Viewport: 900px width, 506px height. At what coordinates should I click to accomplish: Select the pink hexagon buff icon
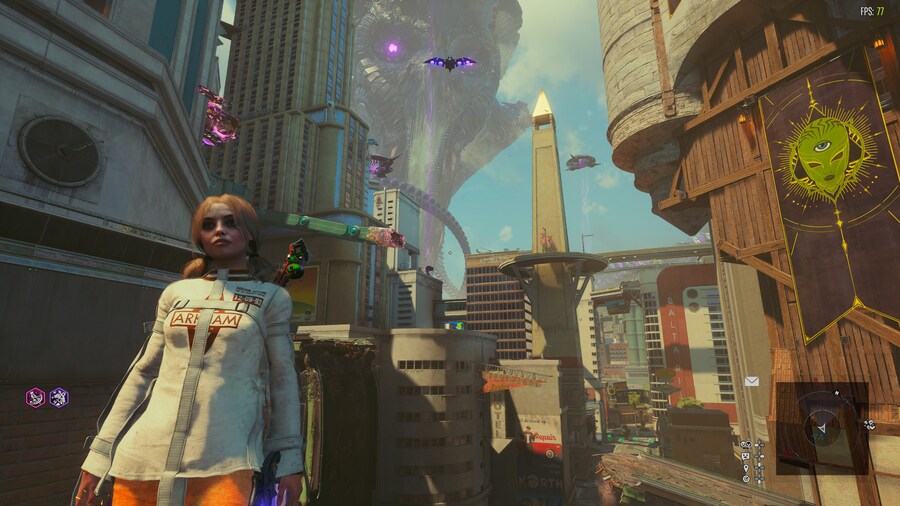tap(35, 397)
